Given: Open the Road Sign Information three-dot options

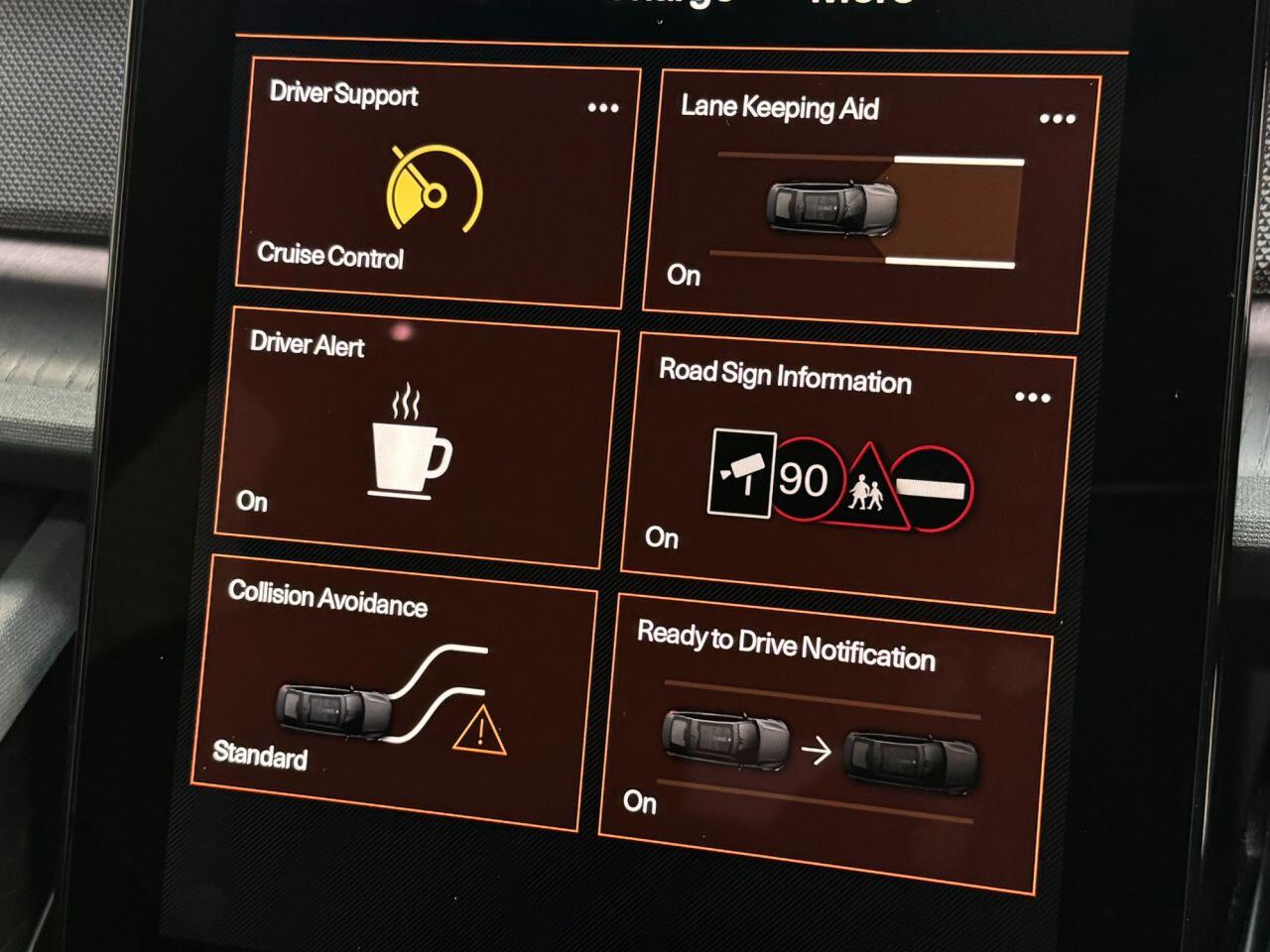Looking at the screenshot, I should (1032, 398).
